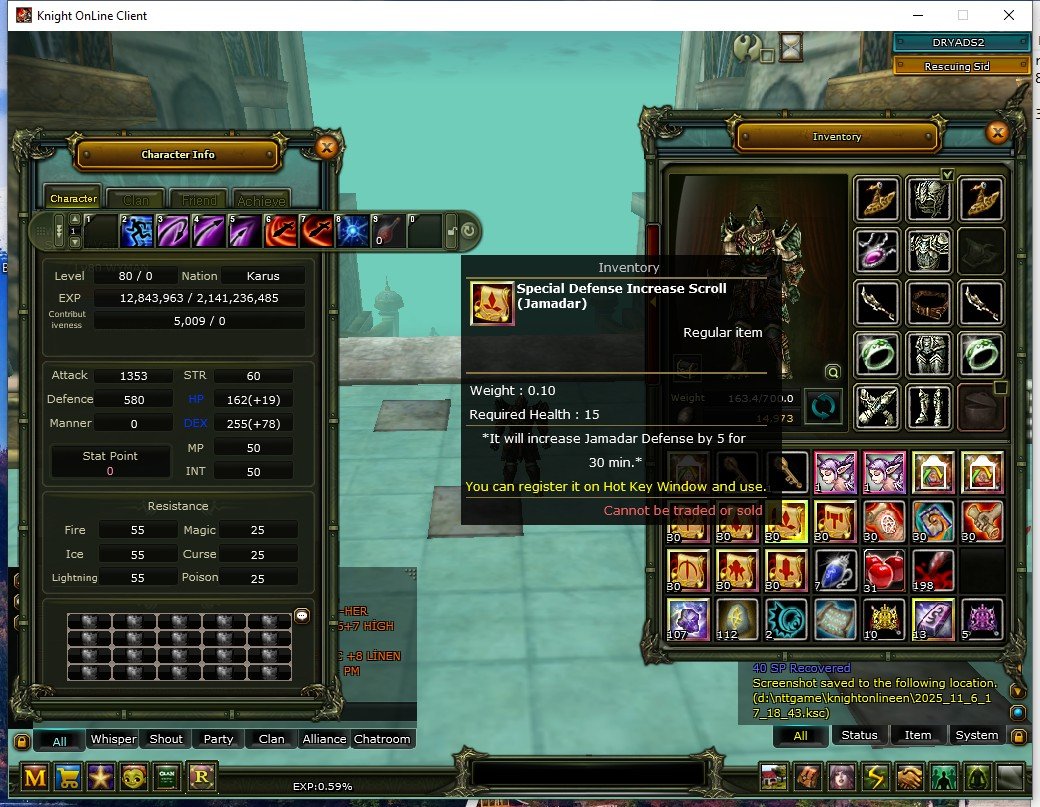
Task: Maximize the Knight OnLine Client window
Action: point(963,15)
